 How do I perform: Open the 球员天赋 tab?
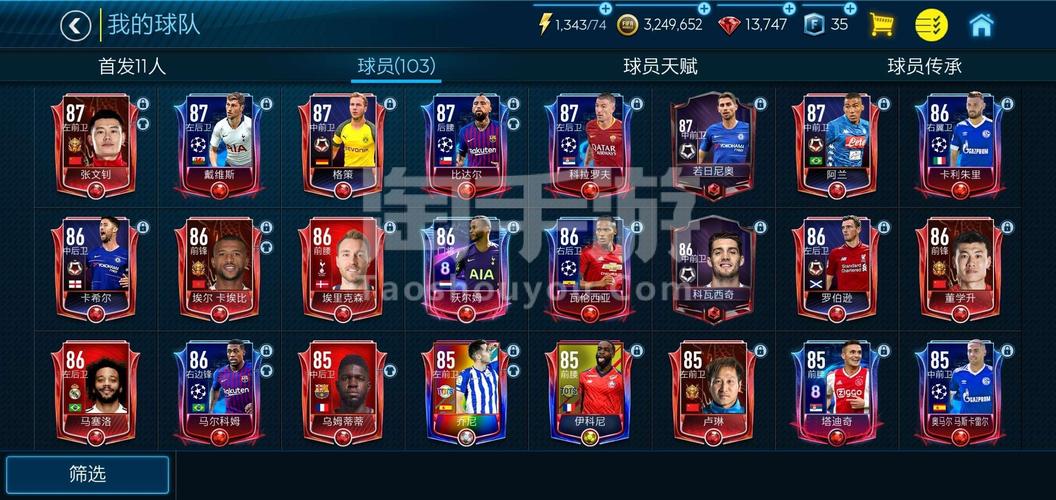point(660,66)
